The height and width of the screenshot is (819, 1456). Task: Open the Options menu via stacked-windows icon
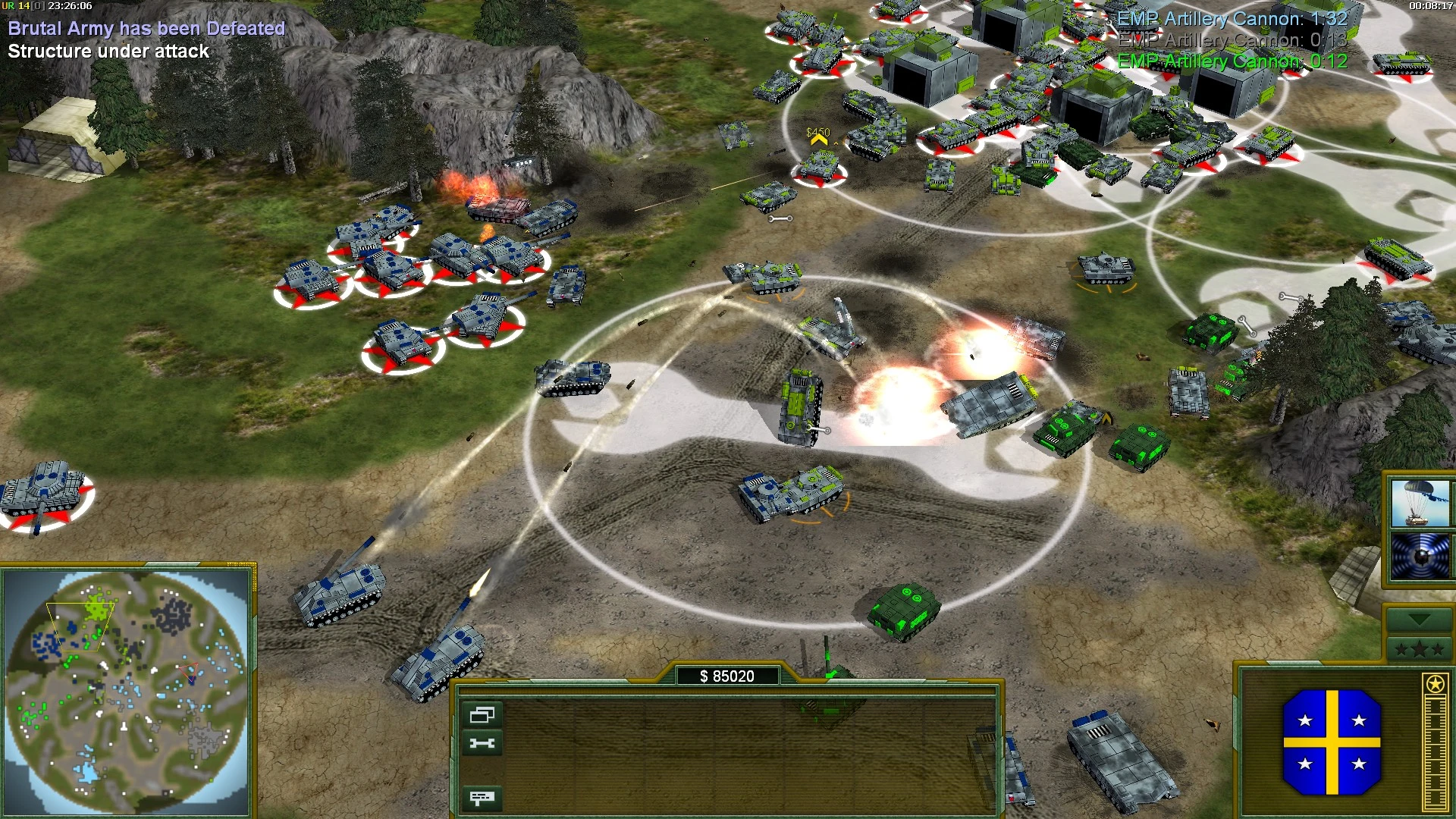483,714
